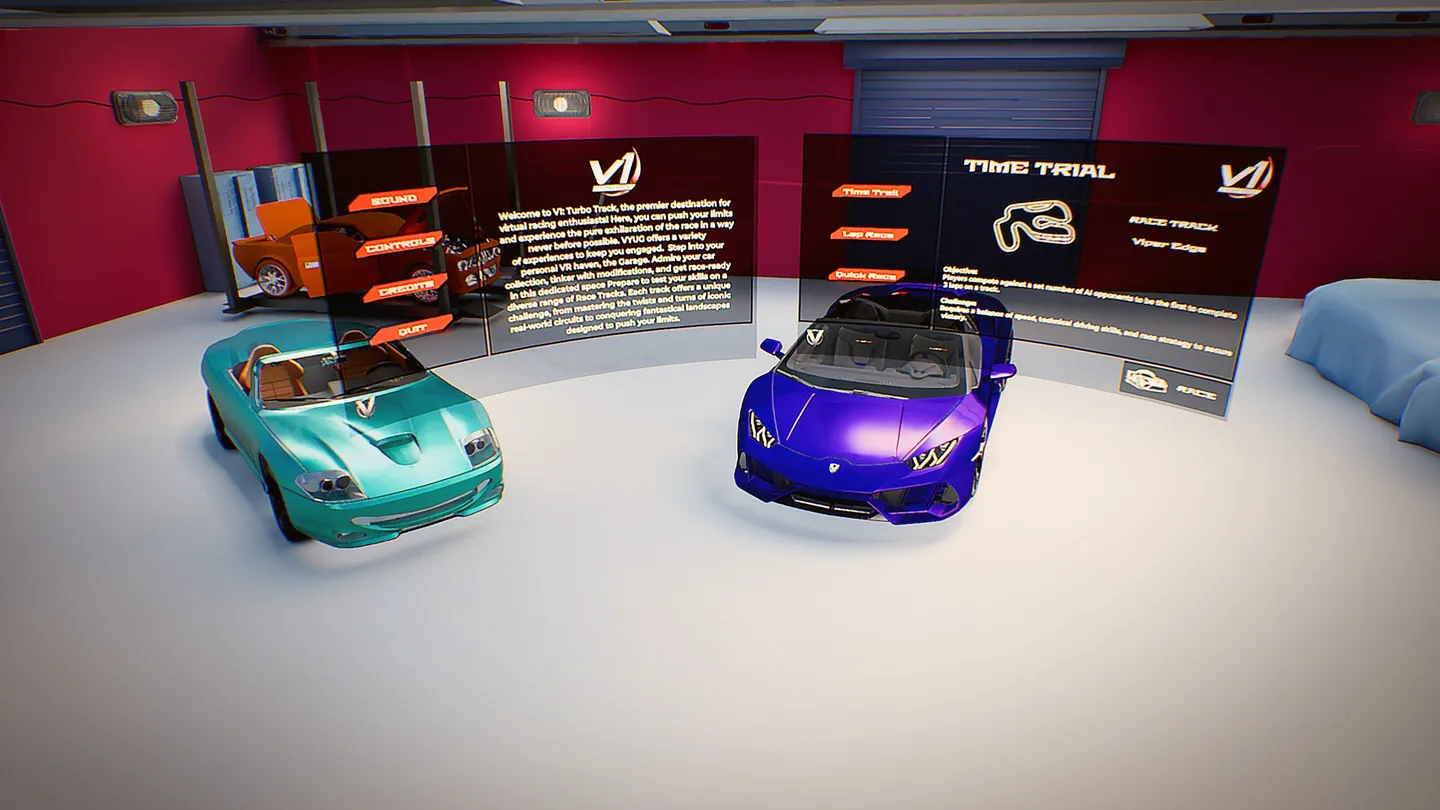The image size is (1440, 810).
Task: Open the Sound settings
Action: [x=393, y=199]
